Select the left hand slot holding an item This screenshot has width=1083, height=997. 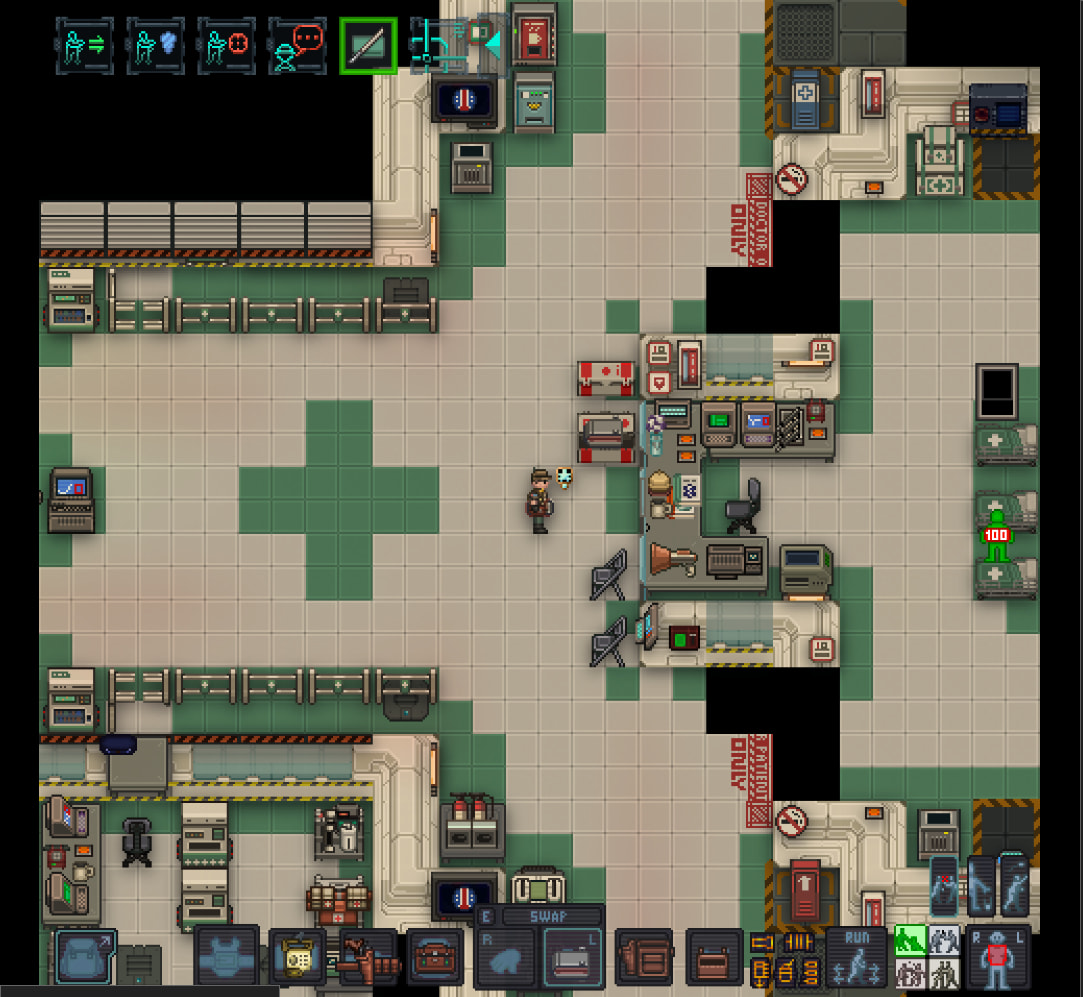[572, 960]
